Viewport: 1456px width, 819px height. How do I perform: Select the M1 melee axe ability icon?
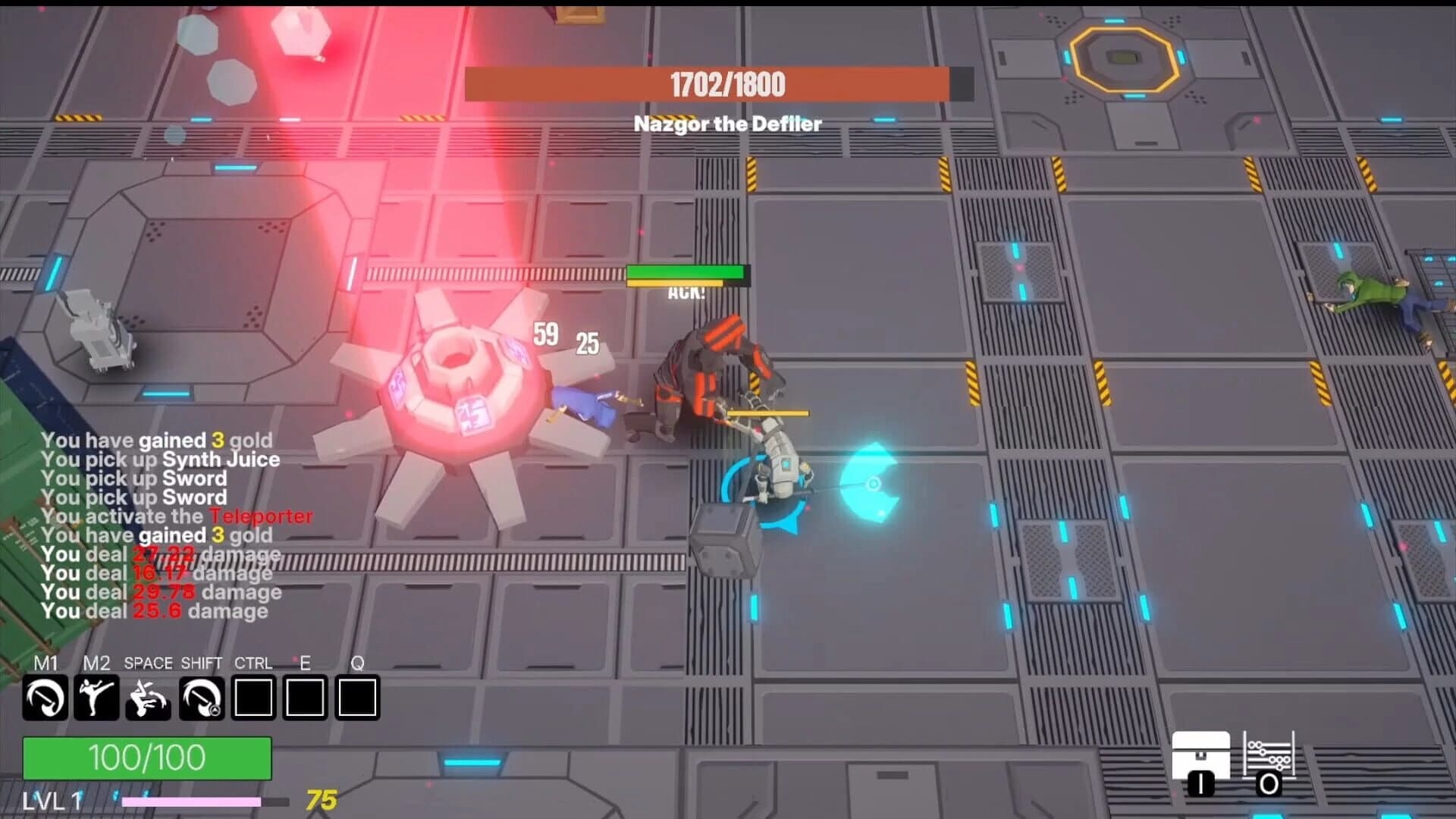pyautogui.click(x=47, y=698)
